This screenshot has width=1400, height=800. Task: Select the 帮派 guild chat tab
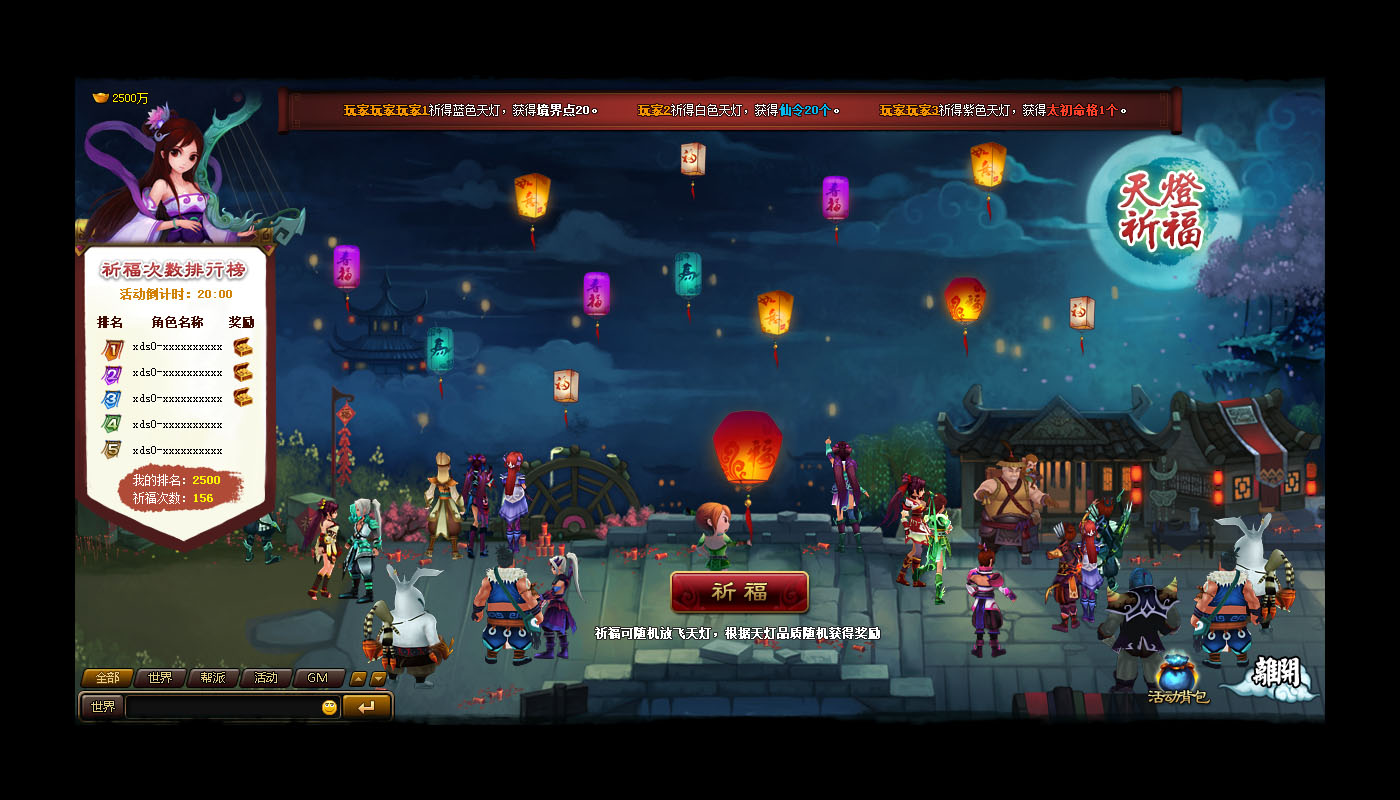213,678
